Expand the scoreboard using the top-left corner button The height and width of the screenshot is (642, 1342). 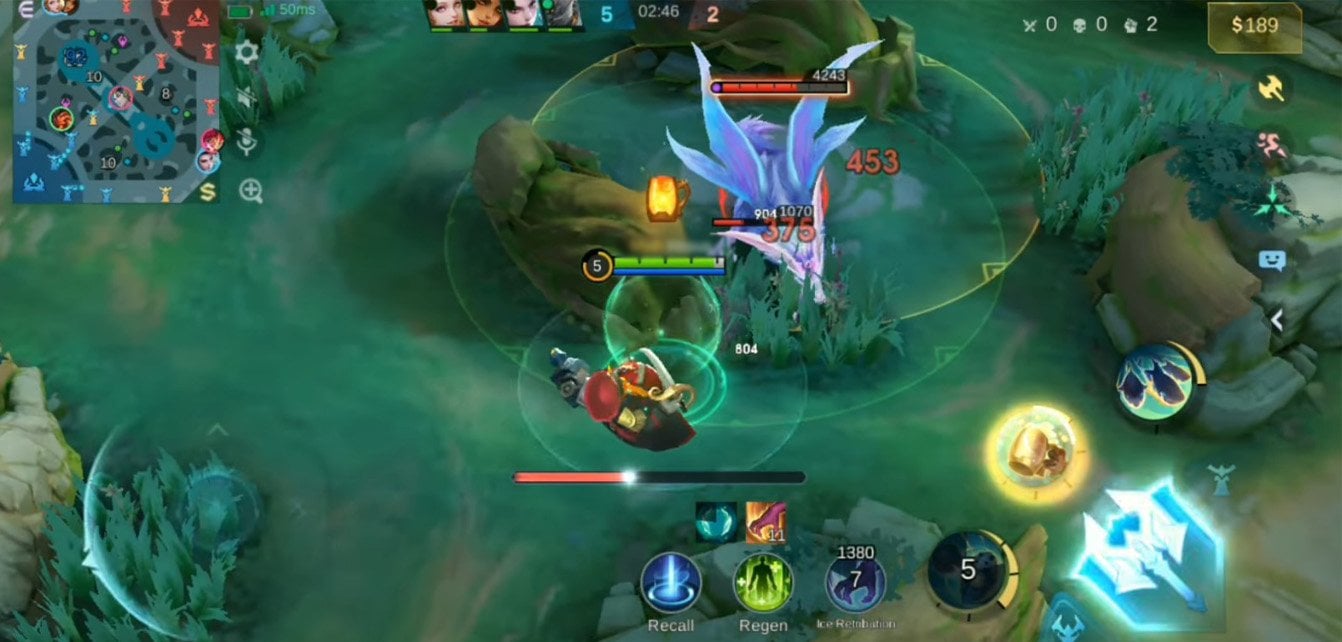pos(25,9)
